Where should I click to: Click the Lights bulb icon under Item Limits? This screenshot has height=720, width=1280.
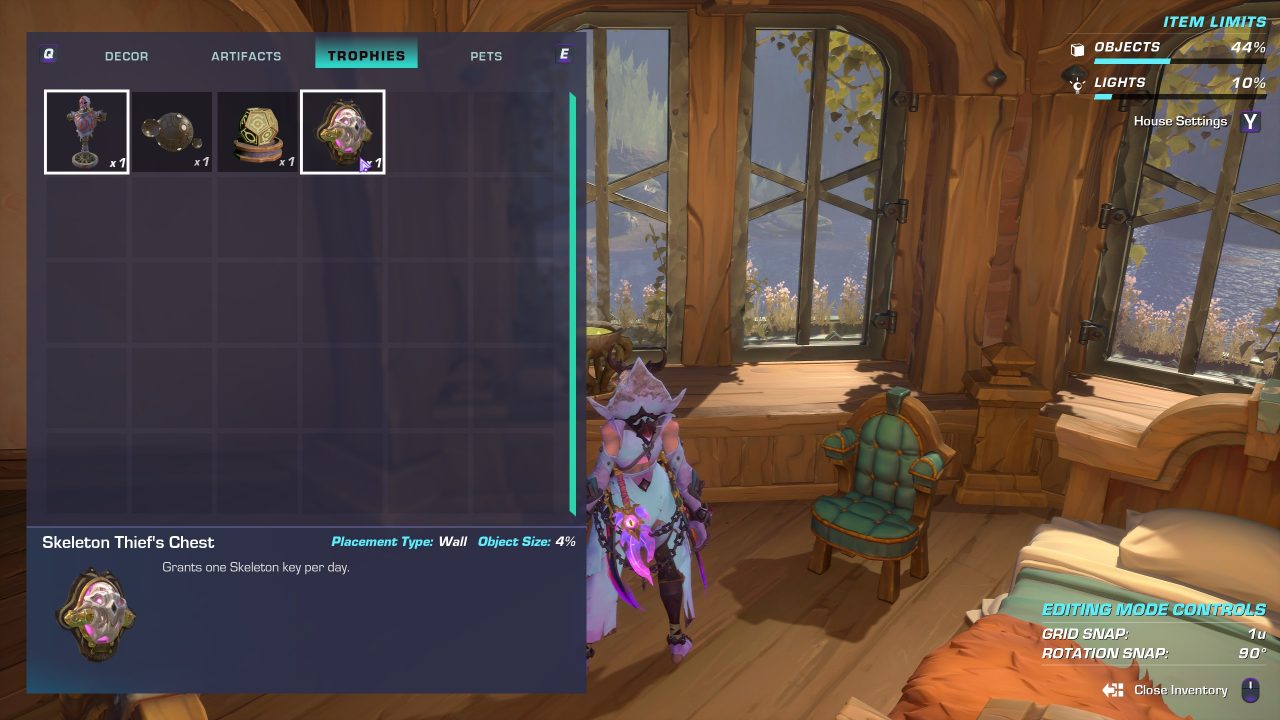[x=1077, y=84]
